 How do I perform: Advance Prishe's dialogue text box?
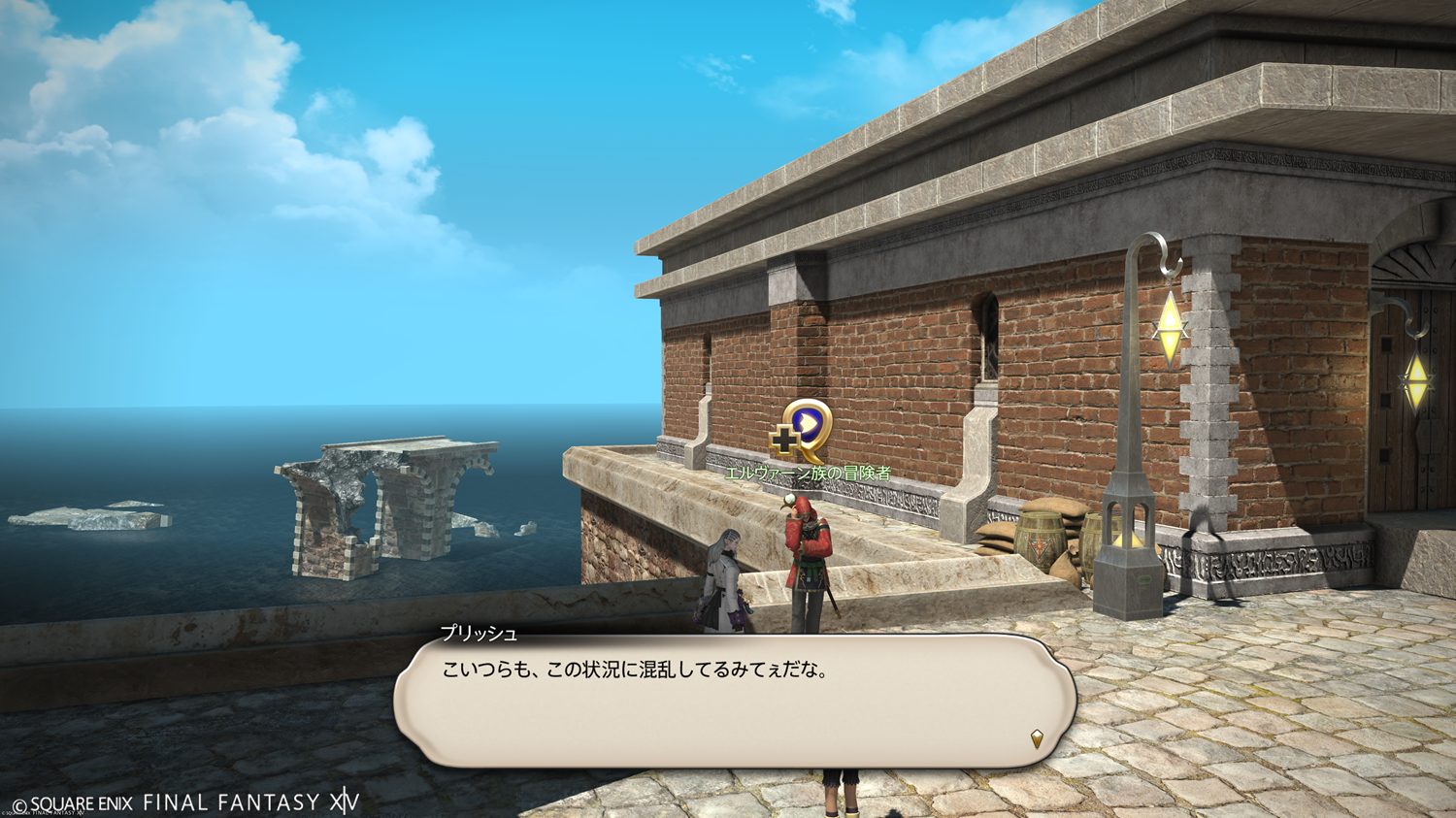click(734, 701)
